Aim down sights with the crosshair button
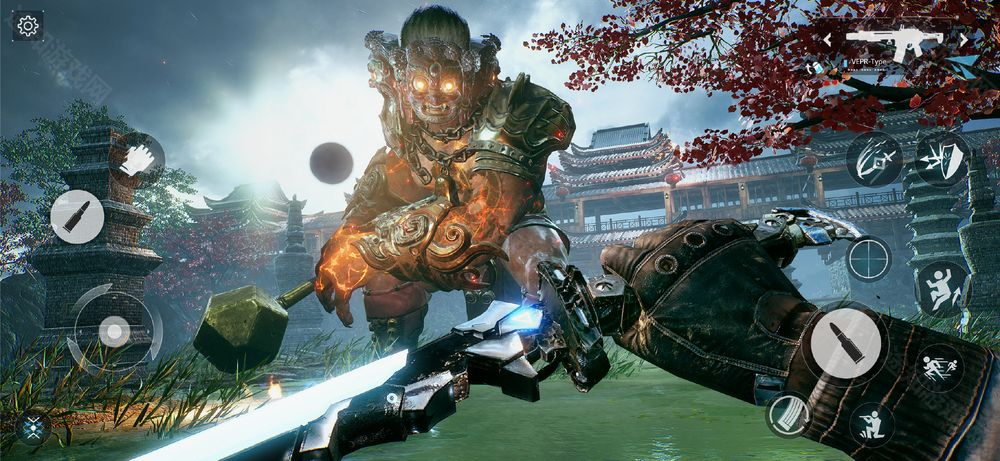This screenshot has width=1000, height=461. 868,258
